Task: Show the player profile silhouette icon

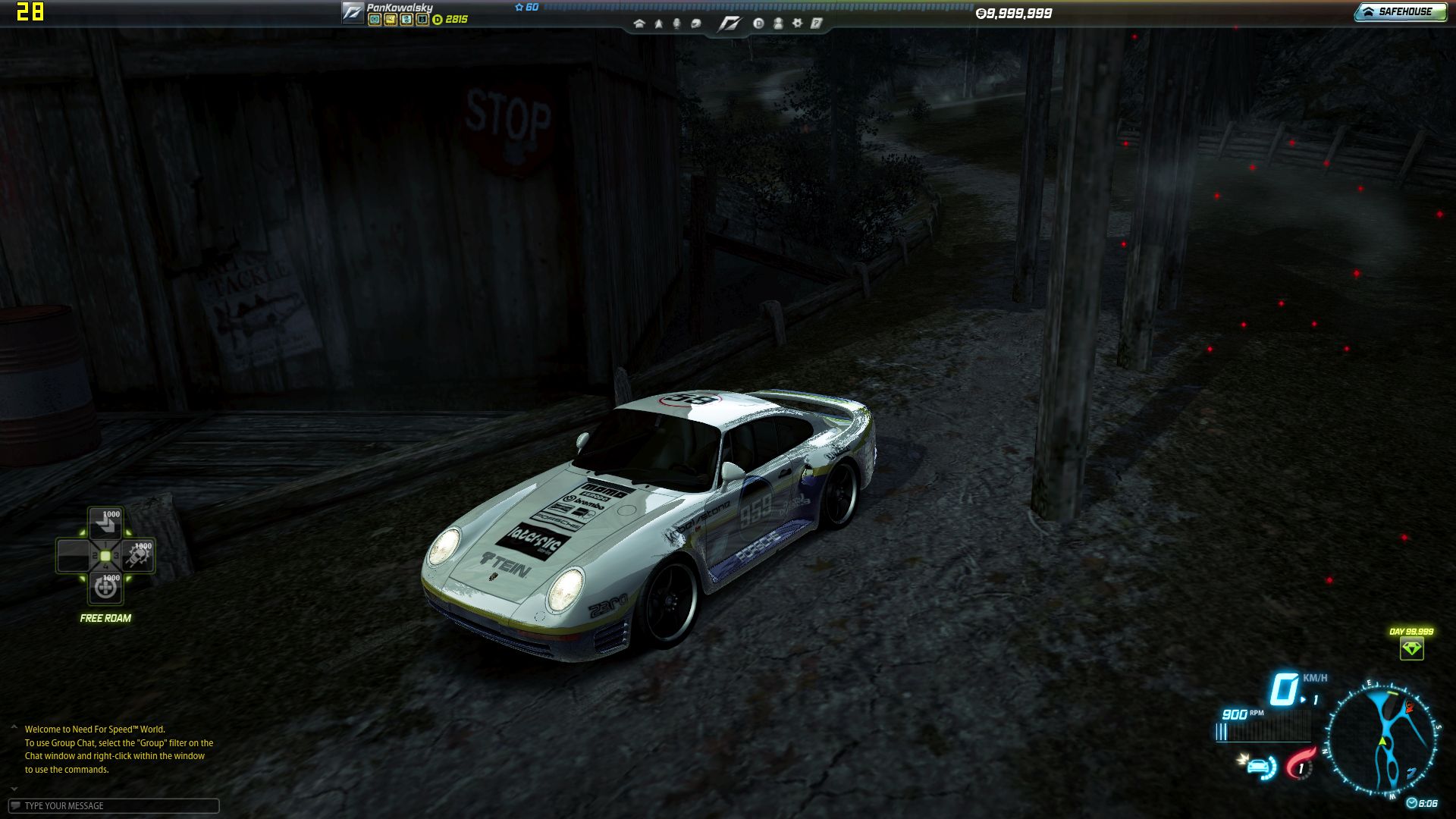Action: tap(777, 24)
